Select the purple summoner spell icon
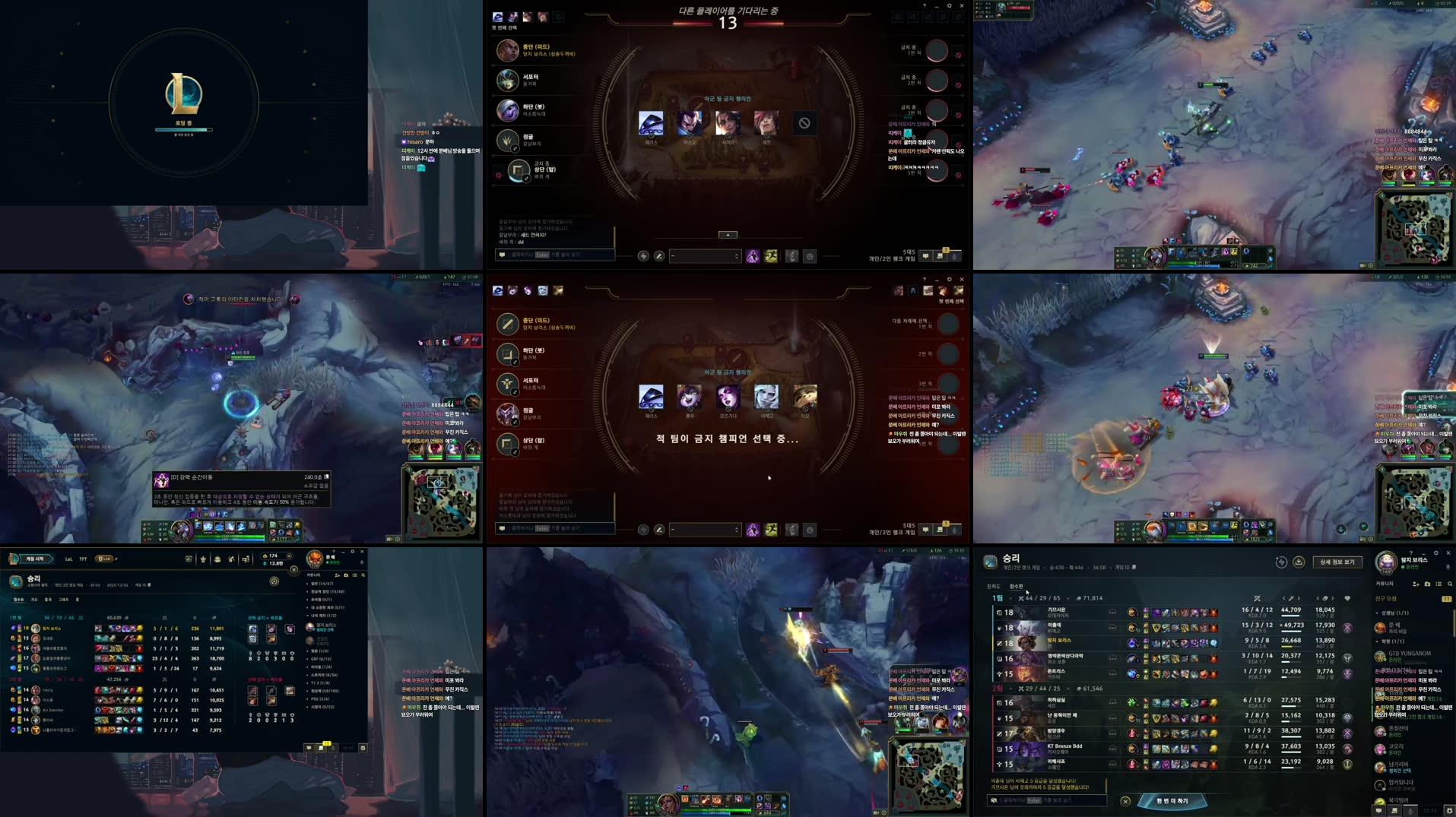1456x817 pixels. click(x=754, y=256)
